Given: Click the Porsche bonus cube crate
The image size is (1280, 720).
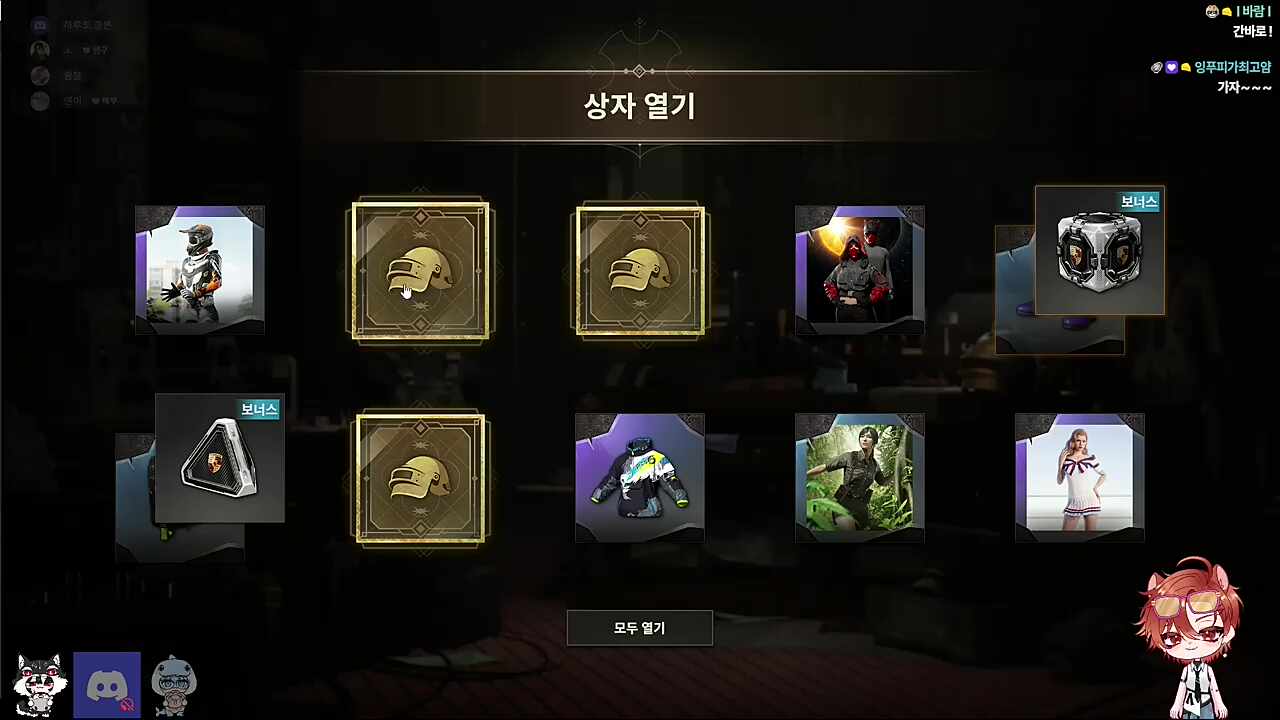Looking at the screenshot, I should [1100, 250].
